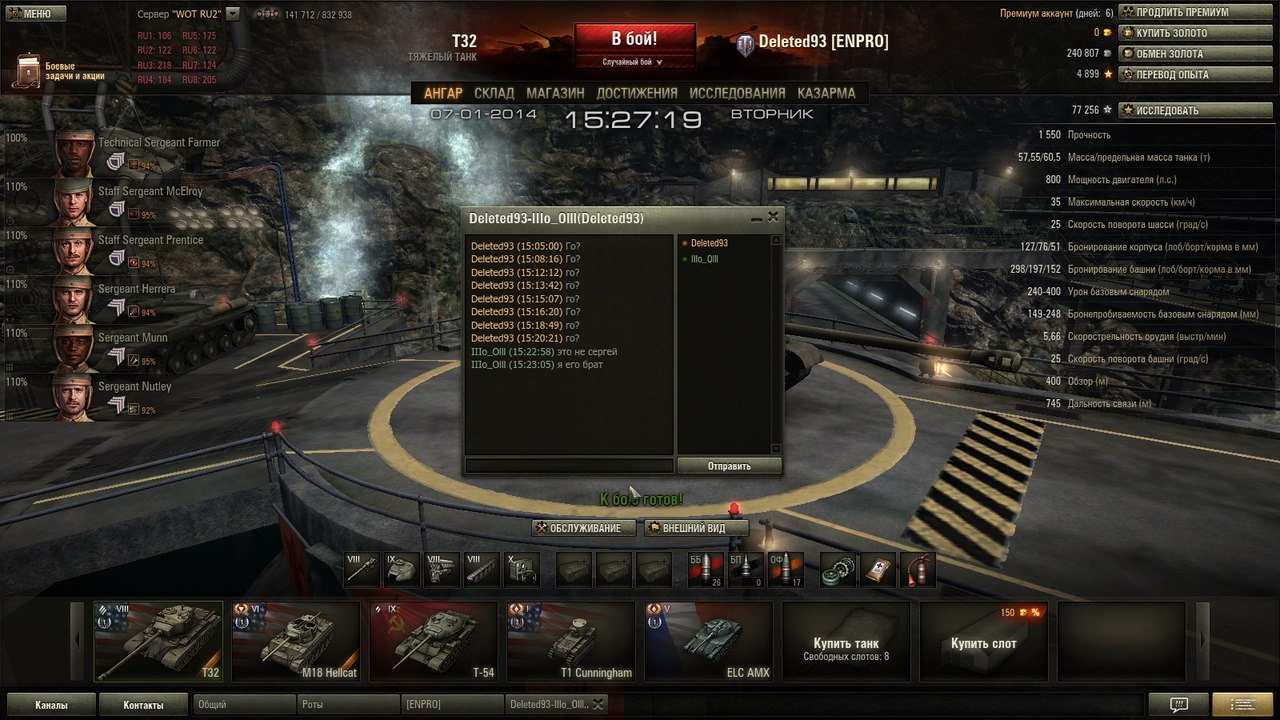This screenshot has height=720, width=1280.
Task: Open the server selection dropdown
Action: click(232, 14)
